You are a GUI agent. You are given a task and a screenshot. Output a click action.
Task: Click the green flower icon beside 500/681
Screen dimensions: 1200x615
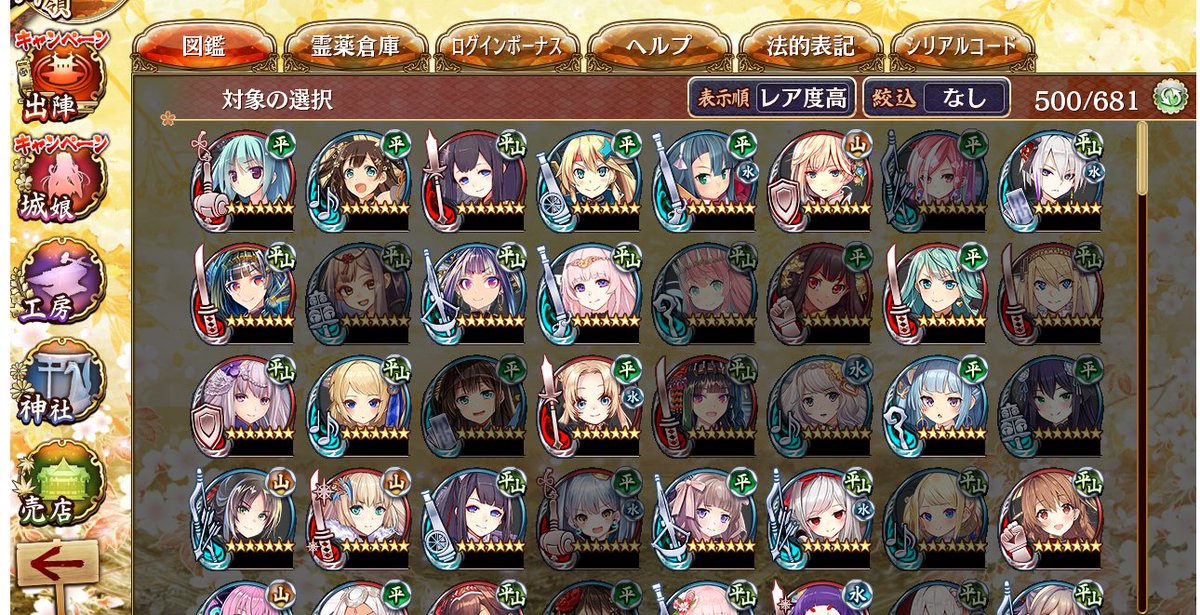1166,98
